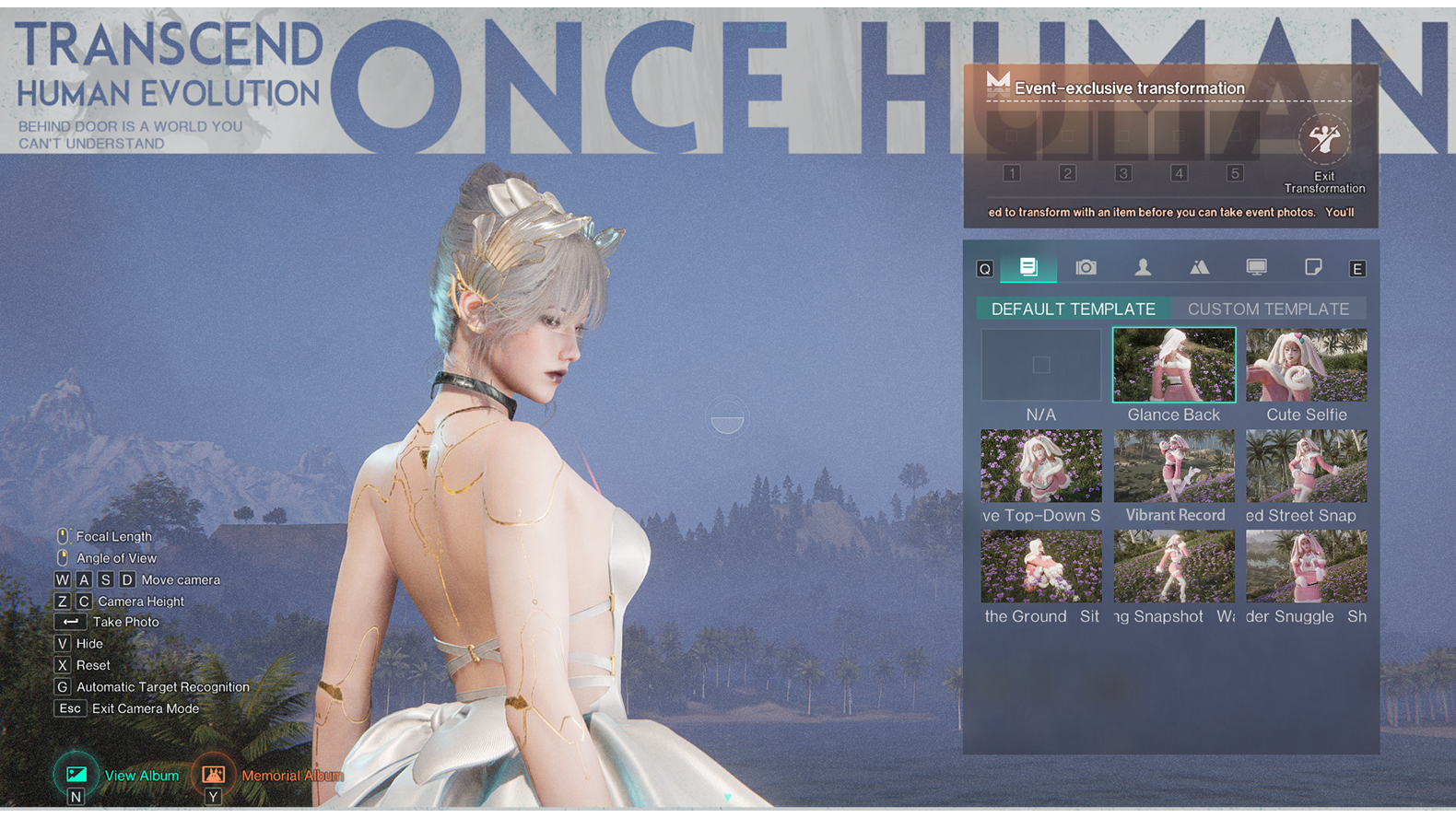The image size is (1456, 818).
Task: Select the empty N/A template slot
Action: pos(1040,366)
